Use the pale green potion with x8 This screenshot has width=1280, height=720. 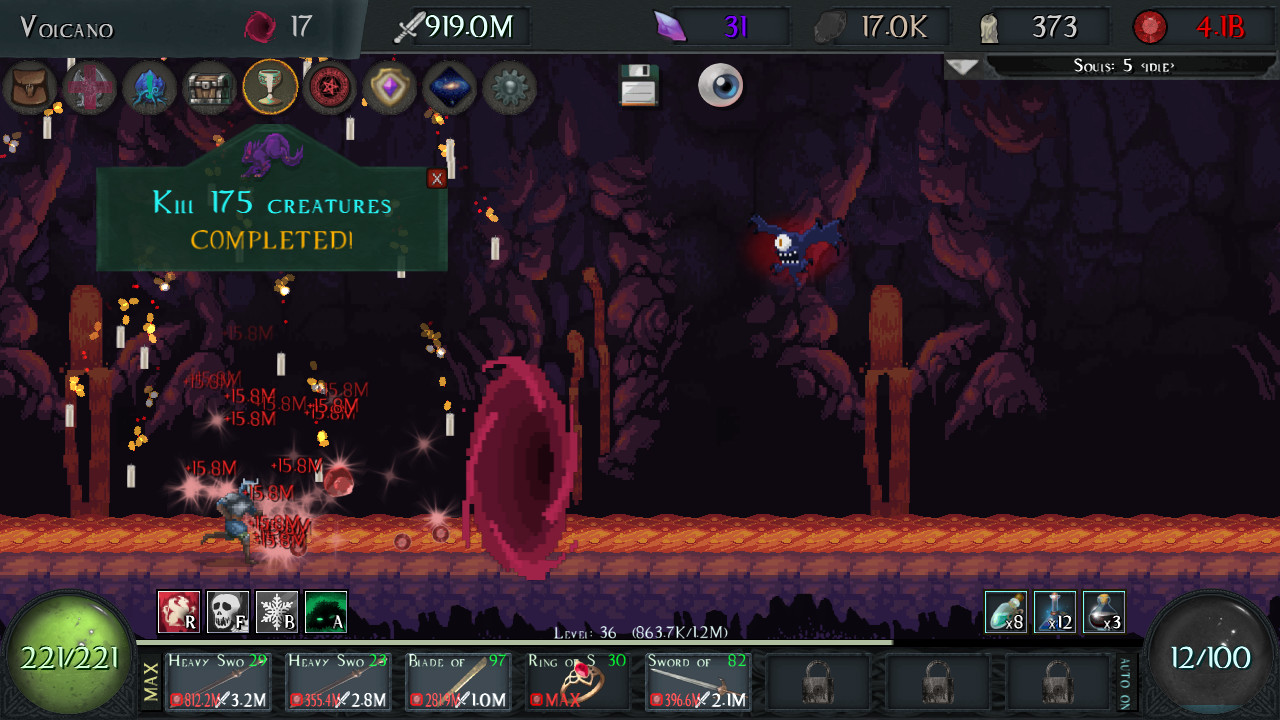point(1005,612)
